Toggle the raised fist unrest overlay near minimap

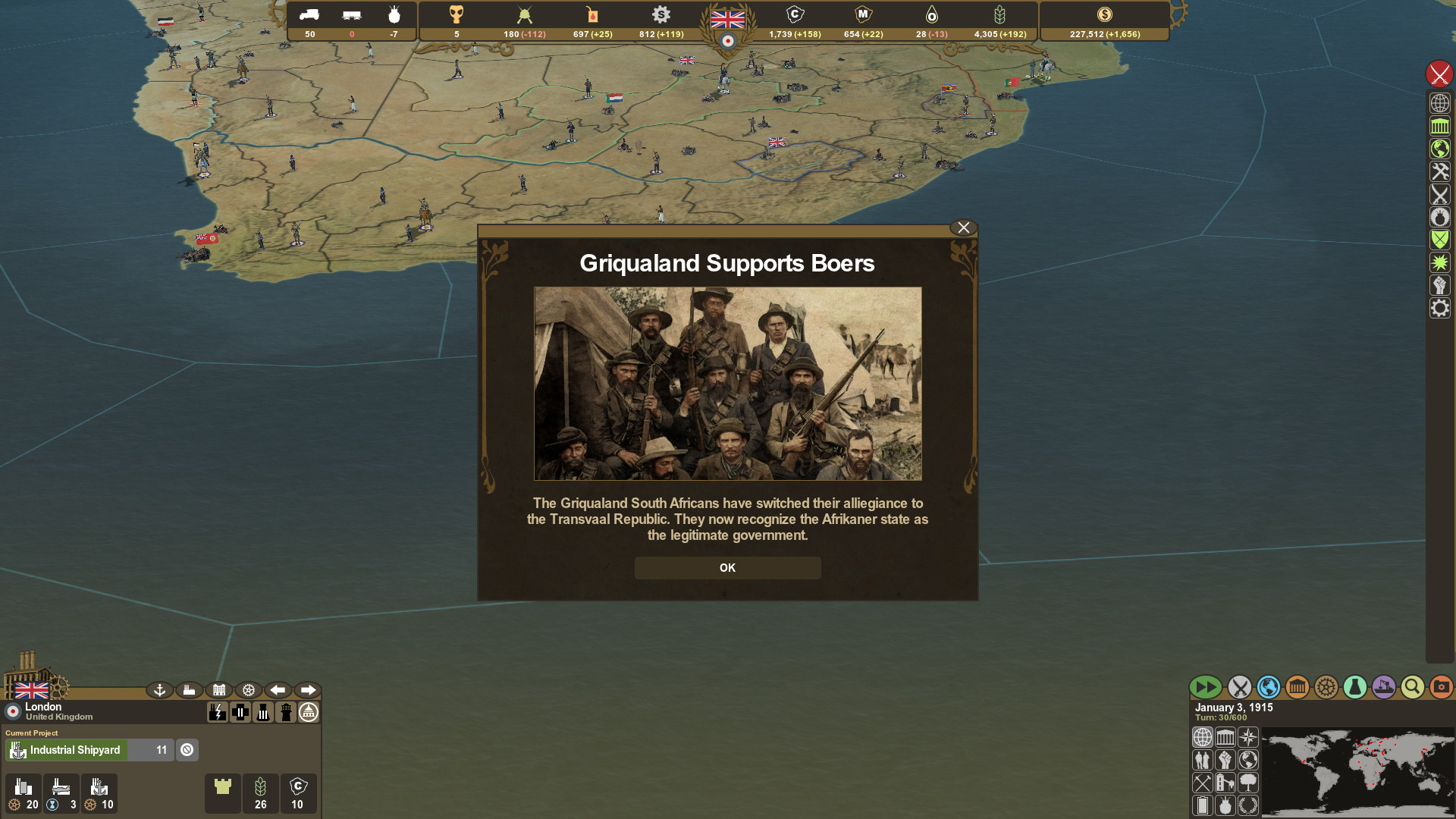tap(1227, 760)
